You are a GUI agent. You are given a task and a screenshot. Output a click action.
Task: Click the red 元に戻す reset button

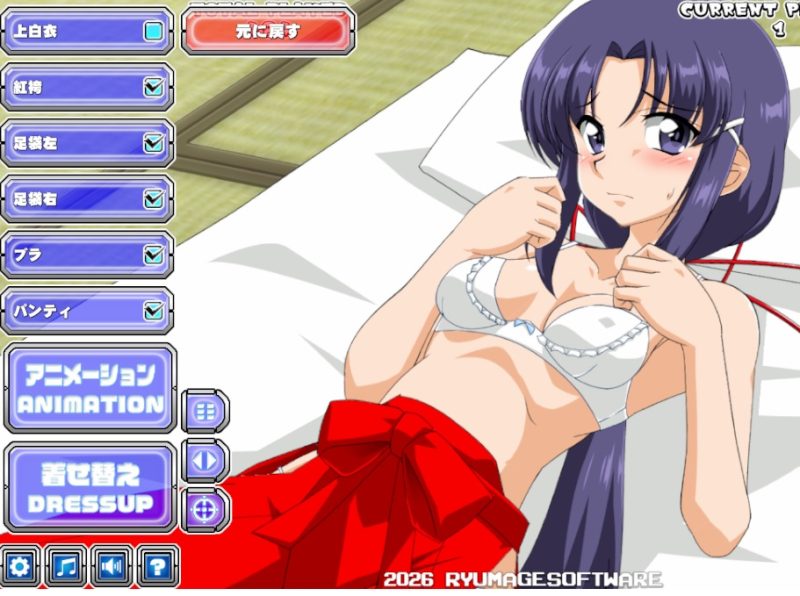(x=268, y=31)
